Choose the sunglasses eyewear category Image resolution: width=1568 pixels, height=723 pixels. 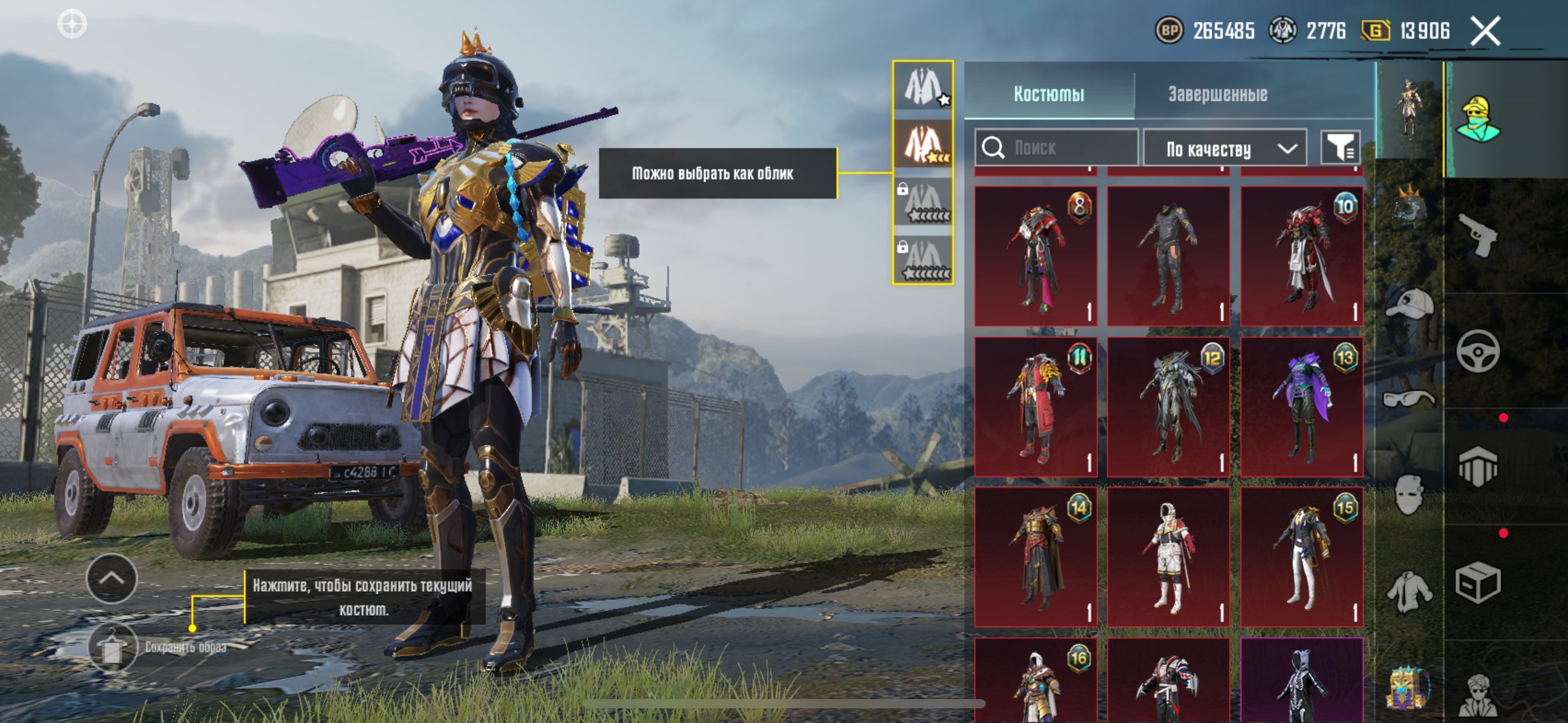[x=1409, y=399]
